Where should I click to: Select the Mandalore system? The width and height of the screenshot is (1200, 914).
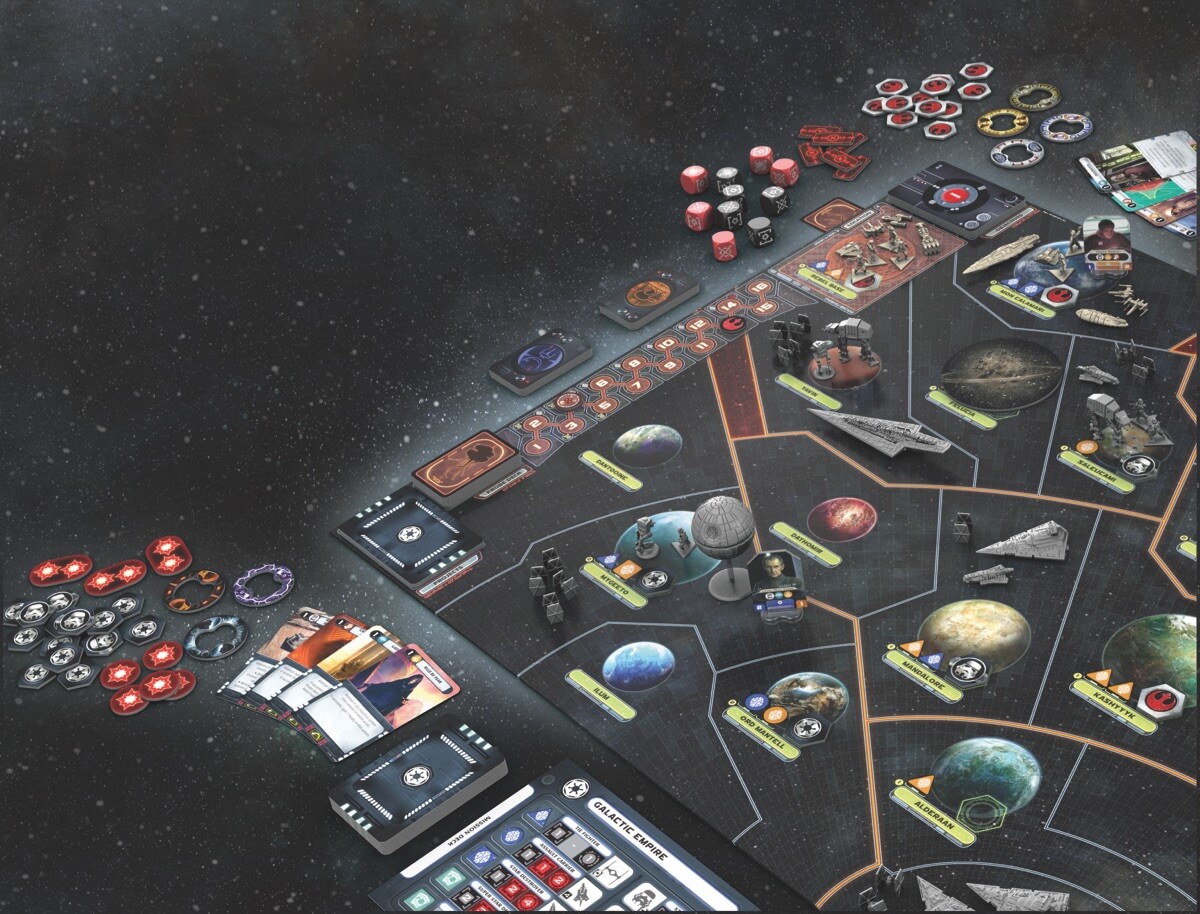pyautogui.click(x=972, y=631)
